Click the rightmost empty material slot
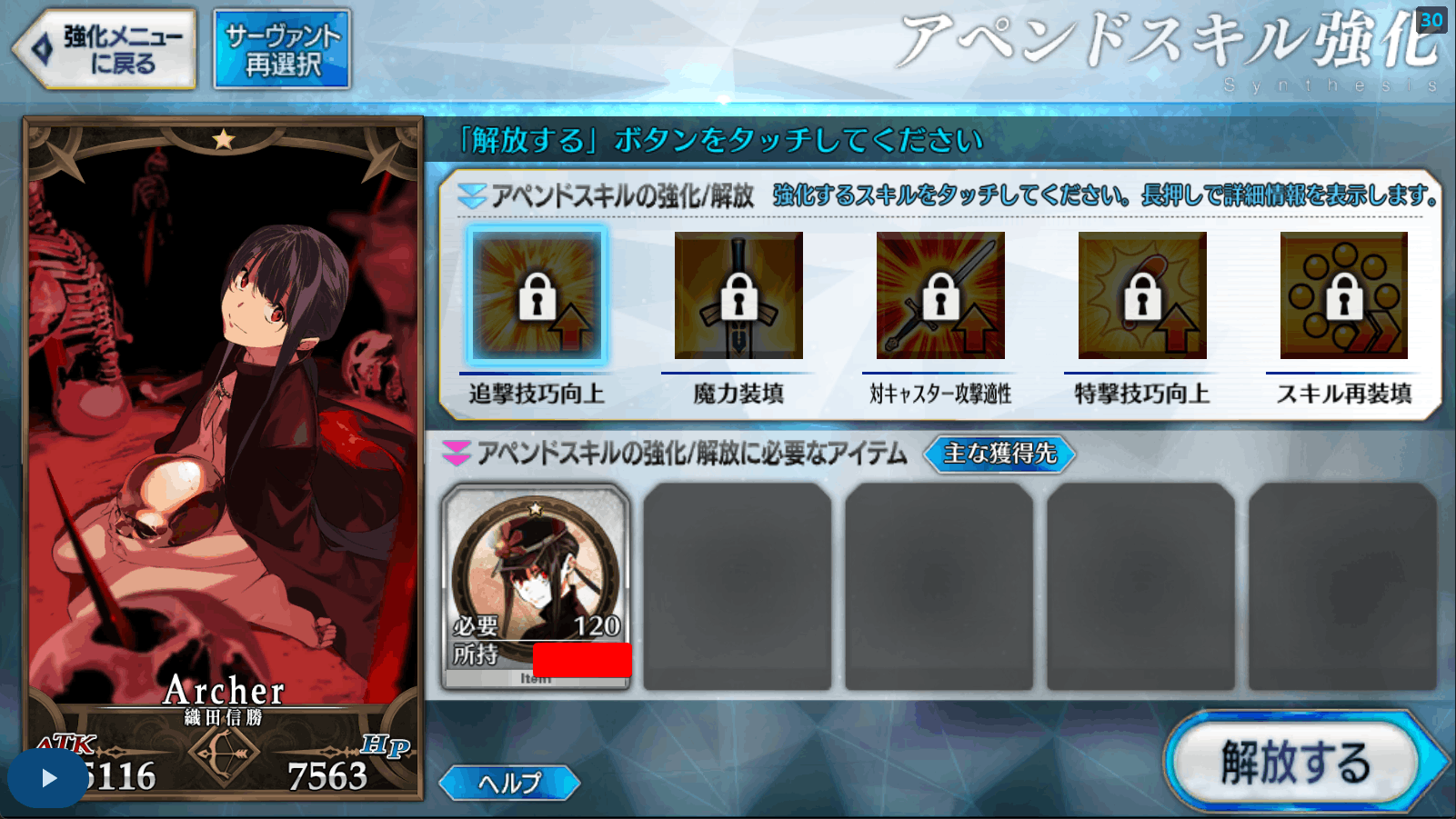1456x819 pixels. click(x=1343, y=586)
